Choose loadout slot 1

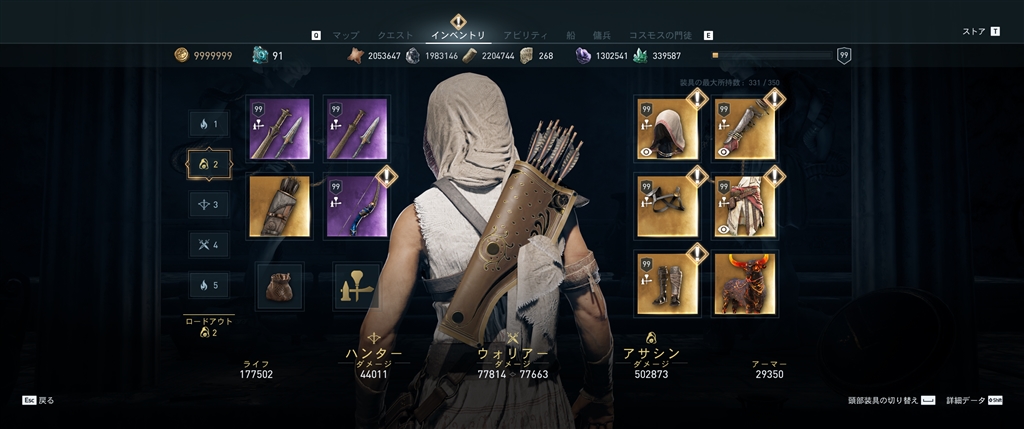(208, 124)
